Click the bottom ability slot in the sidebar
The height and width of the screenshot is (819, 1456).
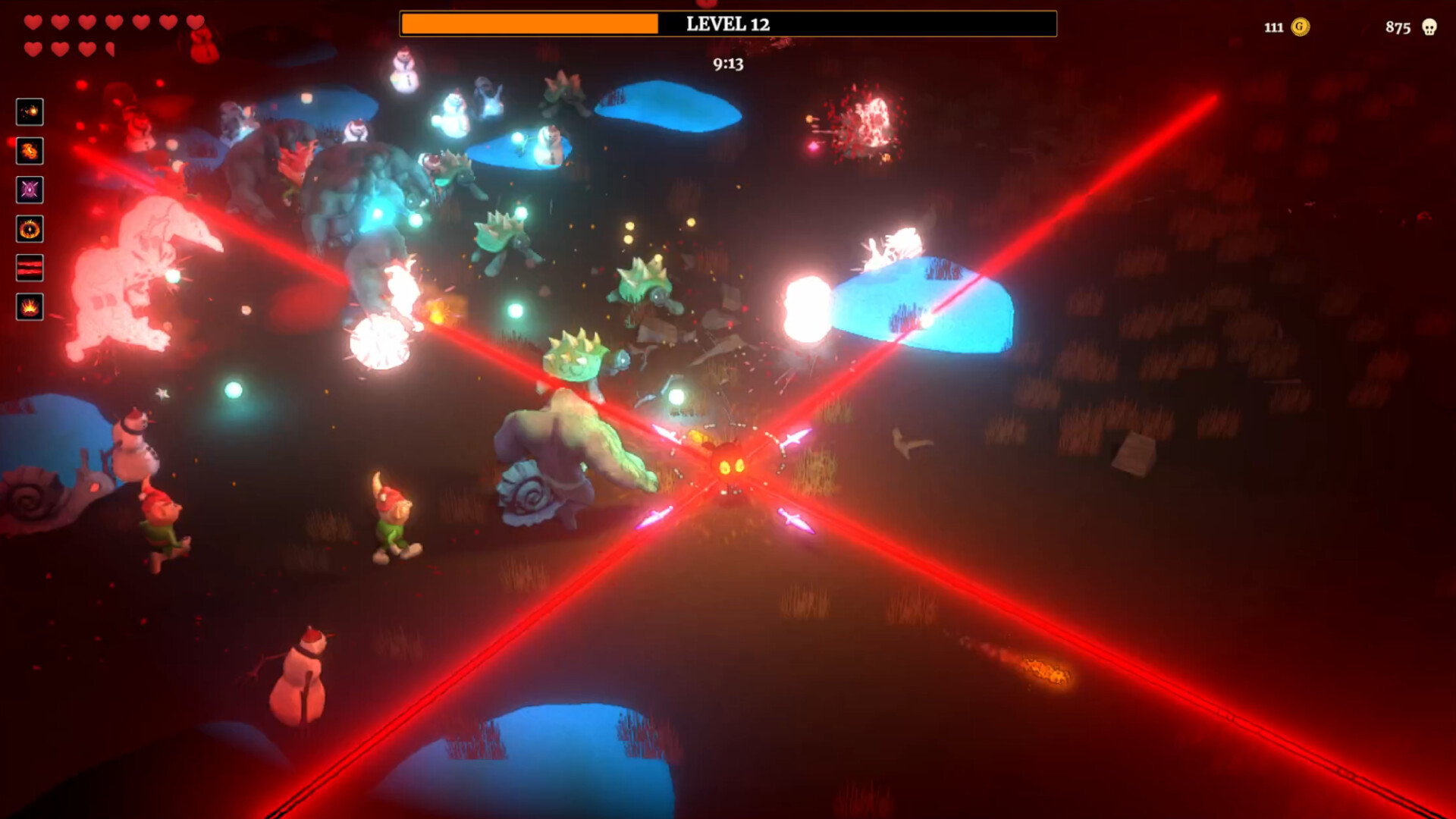(x=30, y=307)
